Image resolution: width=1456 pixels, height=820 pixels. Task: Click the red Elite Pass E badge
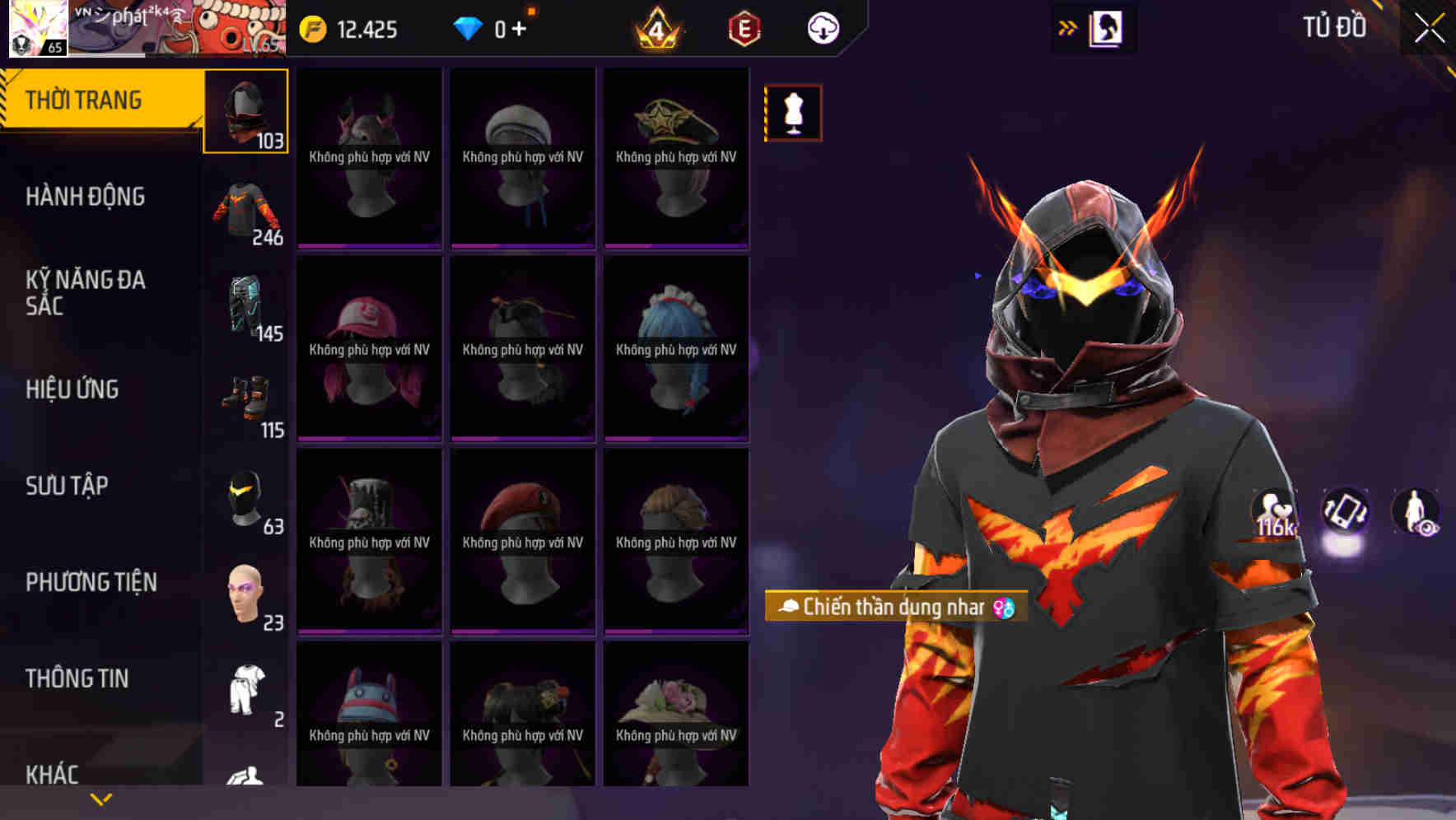(x=742, y=26)
